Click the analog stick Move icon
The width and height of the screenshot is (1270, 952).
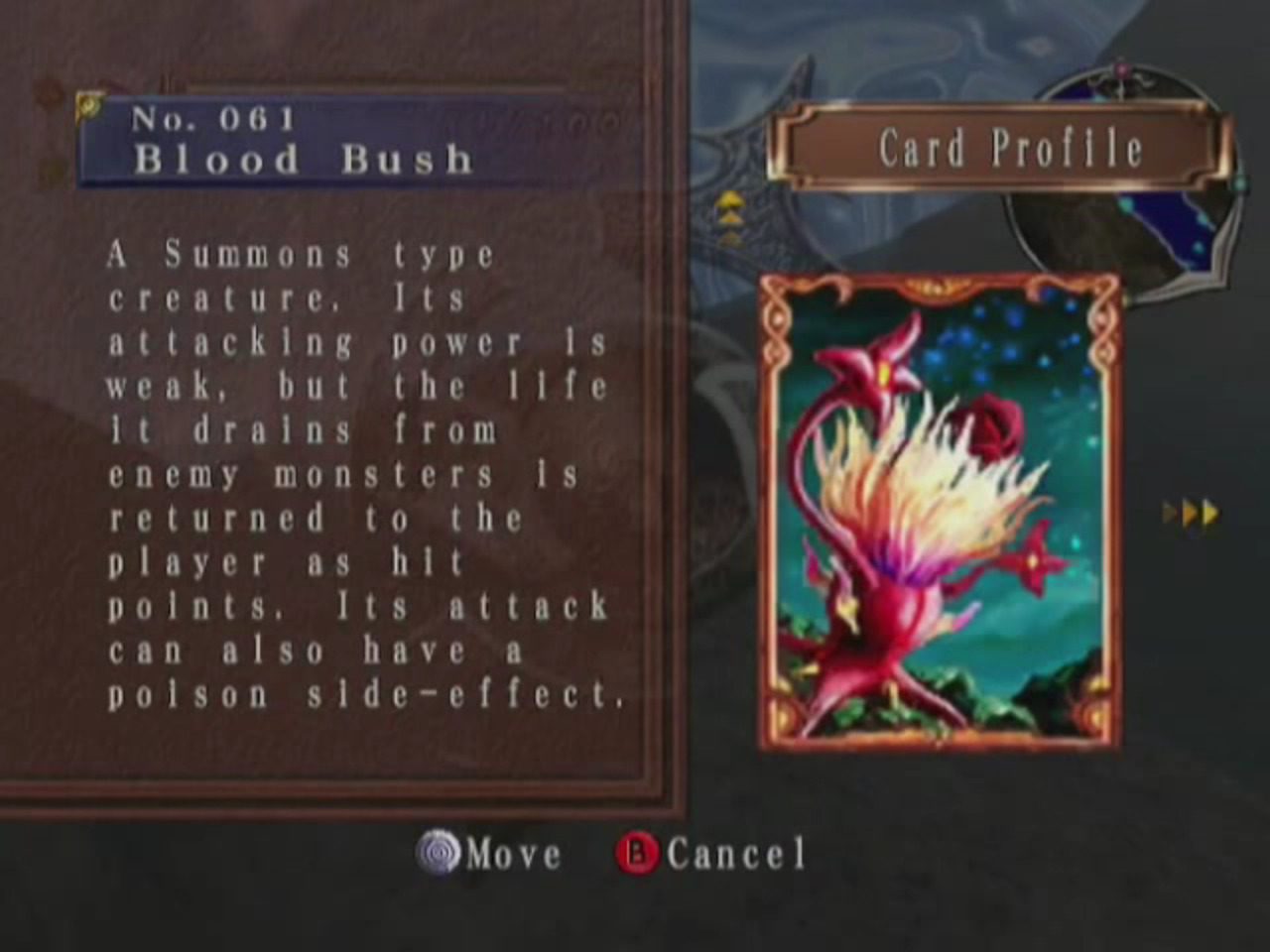(438, 852)
